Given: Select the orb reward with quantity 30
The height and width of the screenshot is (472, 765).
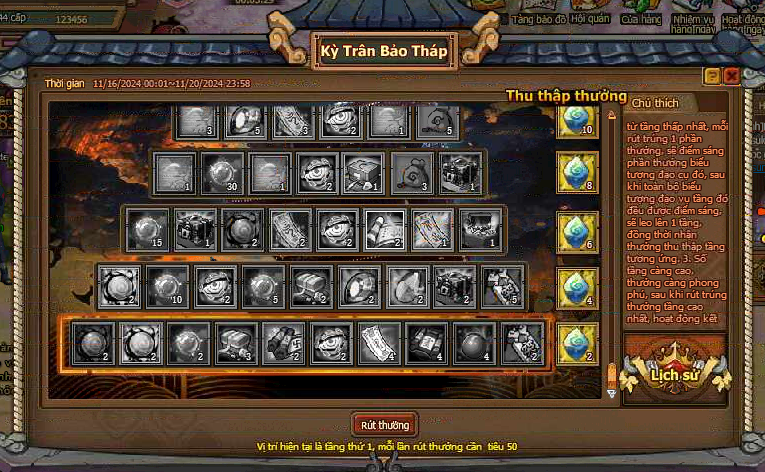Looking at the screenshot, I should (x=220, y=173).
